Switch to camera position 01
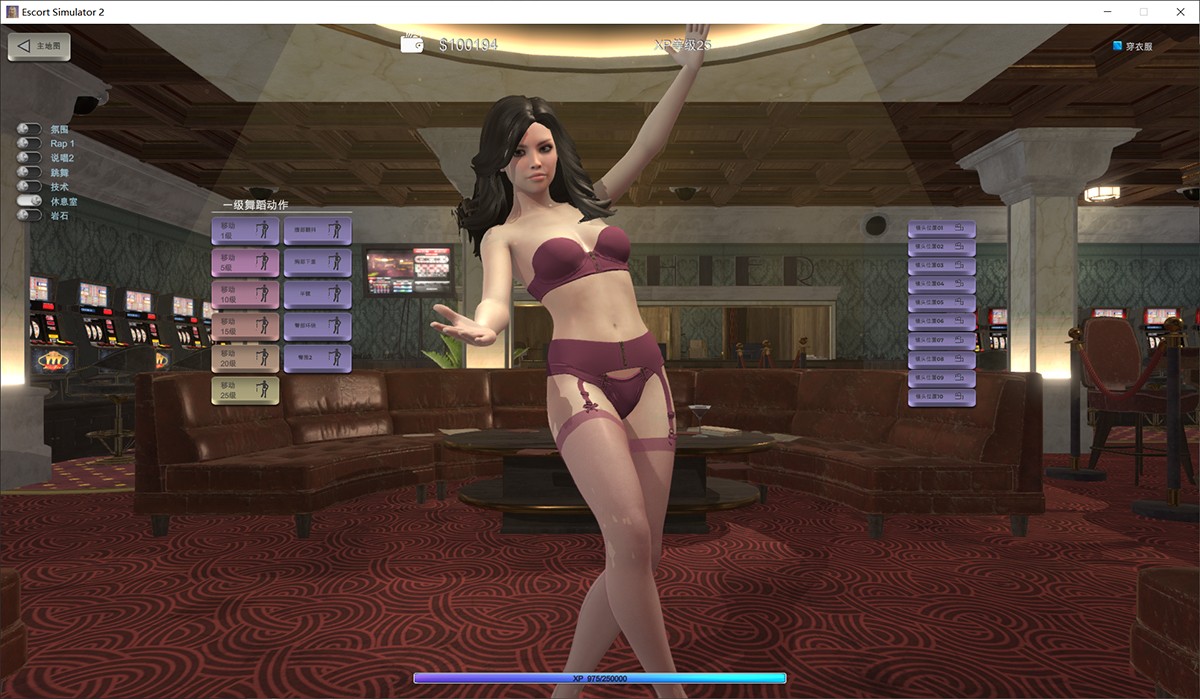Image resolution: width=1200 pixels, height=699 pixels. pos(941,229)
